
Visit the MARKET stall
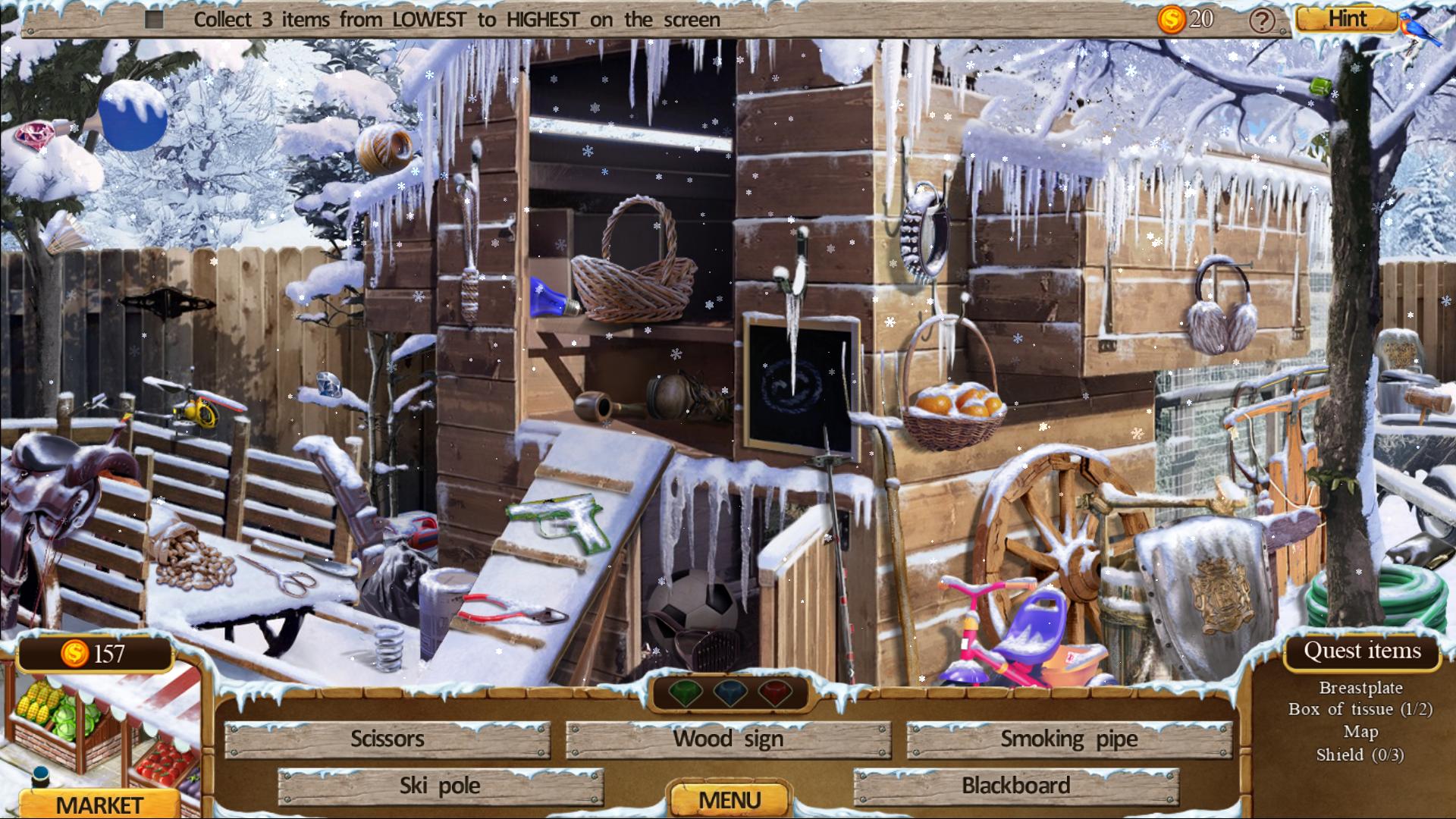click(x=99, y=803)
